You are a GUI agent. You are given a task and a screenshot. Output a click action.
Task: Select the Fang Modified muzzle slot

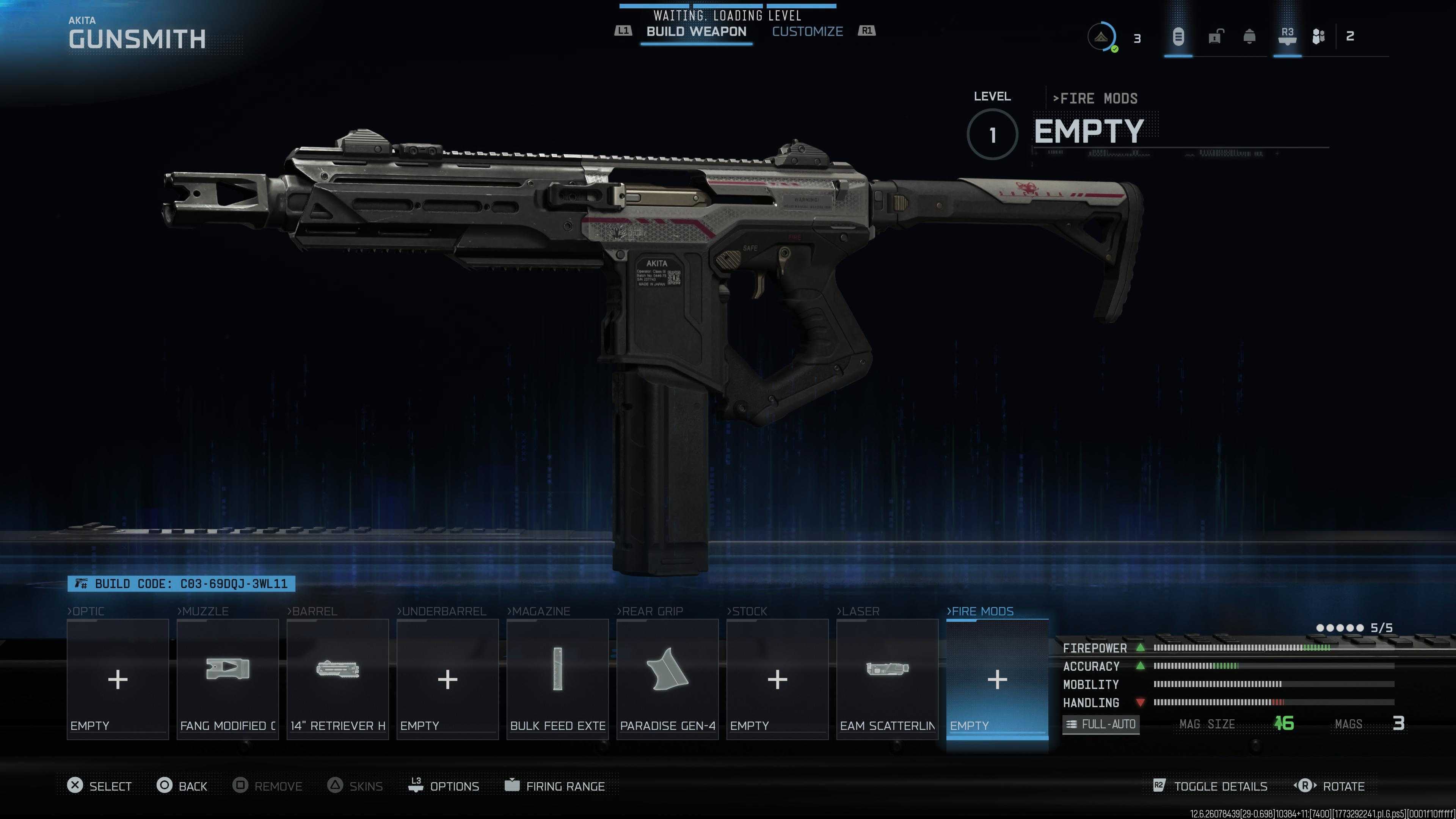[x=227, y=679]
